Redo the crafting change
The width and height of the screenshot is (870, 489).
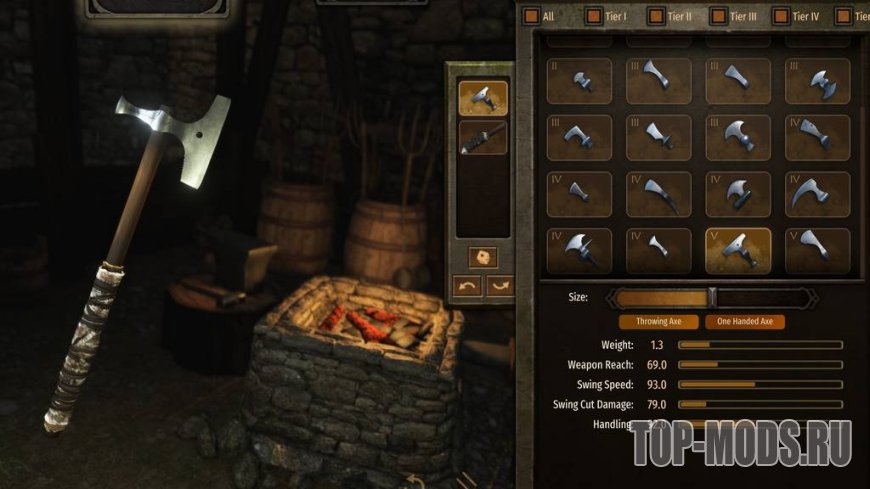499,286
